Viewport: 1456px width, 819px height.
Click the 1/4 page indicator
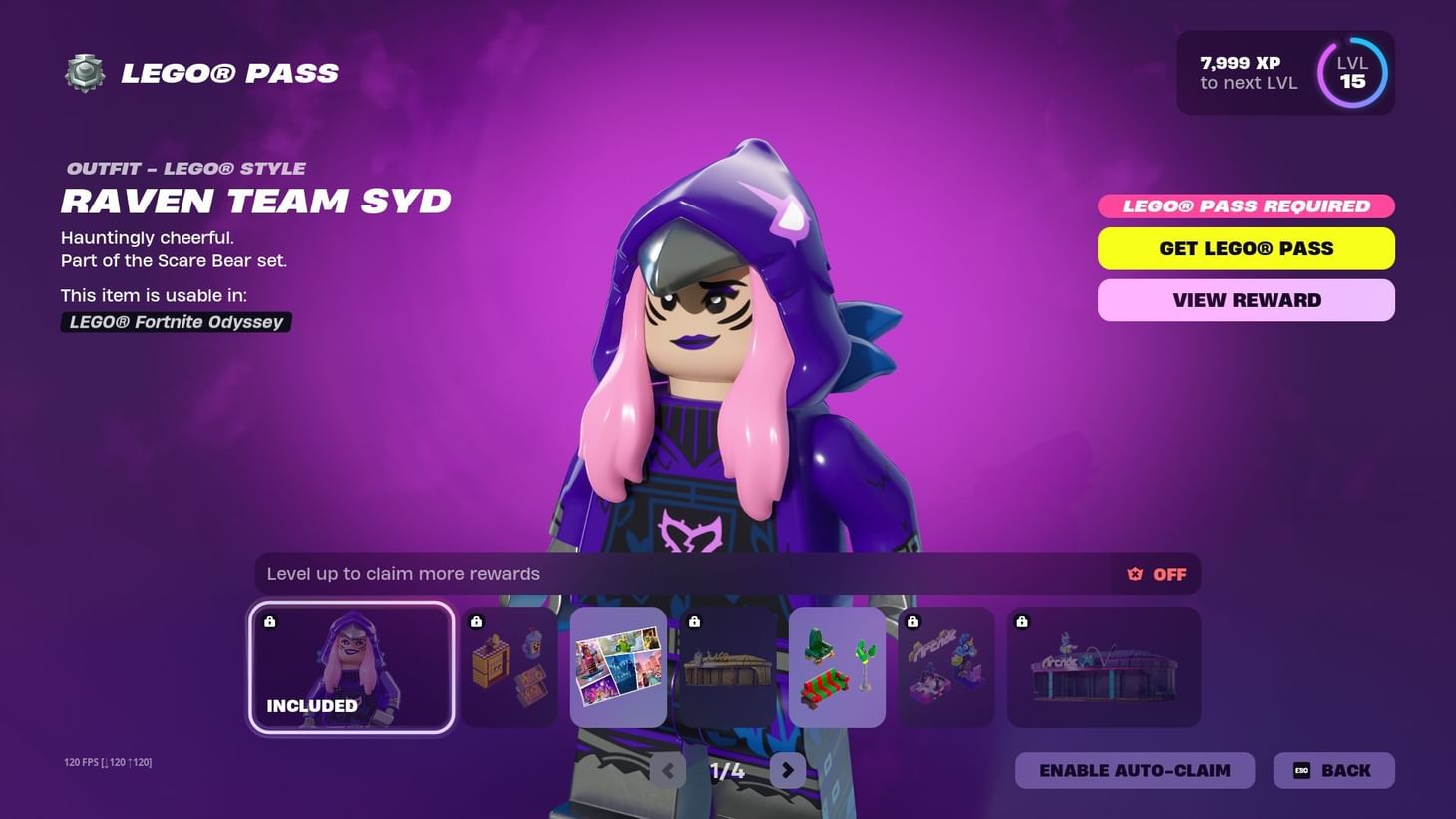727,770
